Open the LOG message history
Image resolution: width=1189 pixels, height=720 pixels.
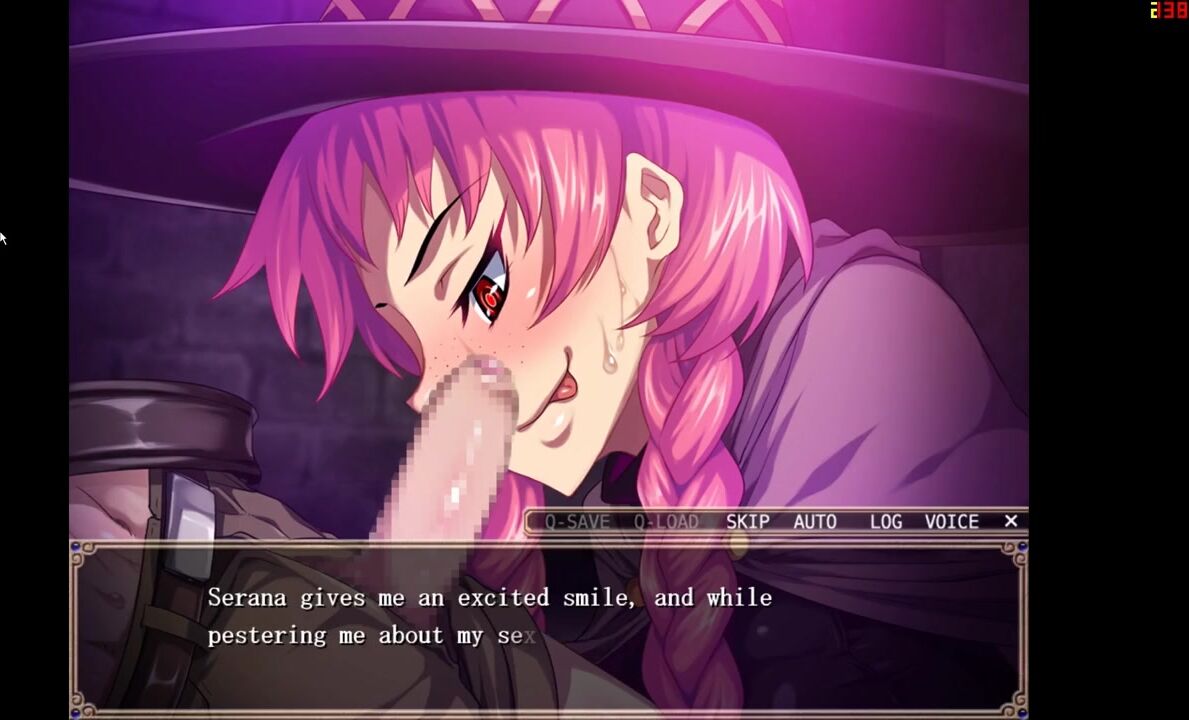(x=886, y=522)
